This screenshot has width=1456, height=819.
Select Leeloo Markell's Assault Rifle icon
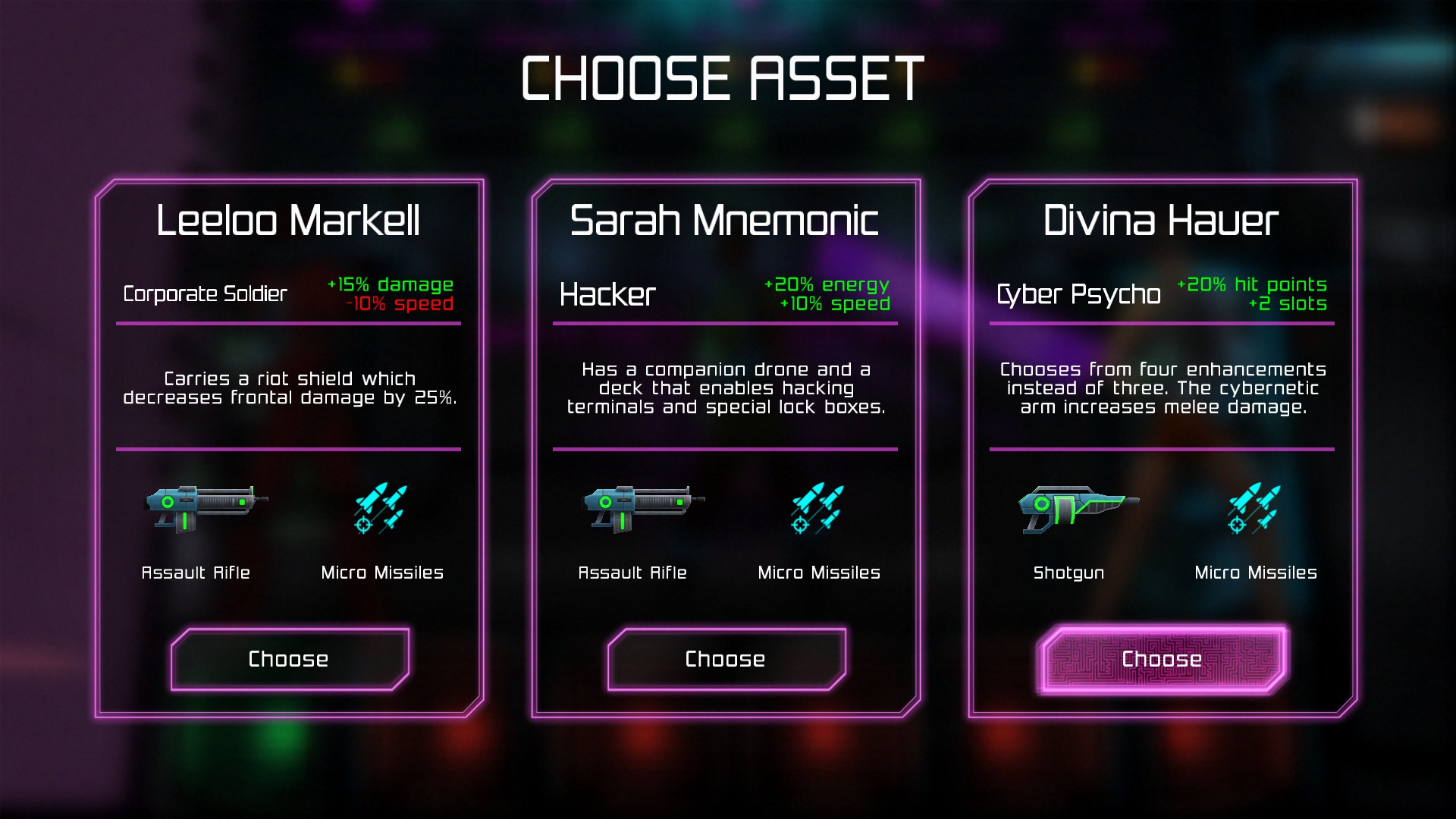click(x=205, y=507)
